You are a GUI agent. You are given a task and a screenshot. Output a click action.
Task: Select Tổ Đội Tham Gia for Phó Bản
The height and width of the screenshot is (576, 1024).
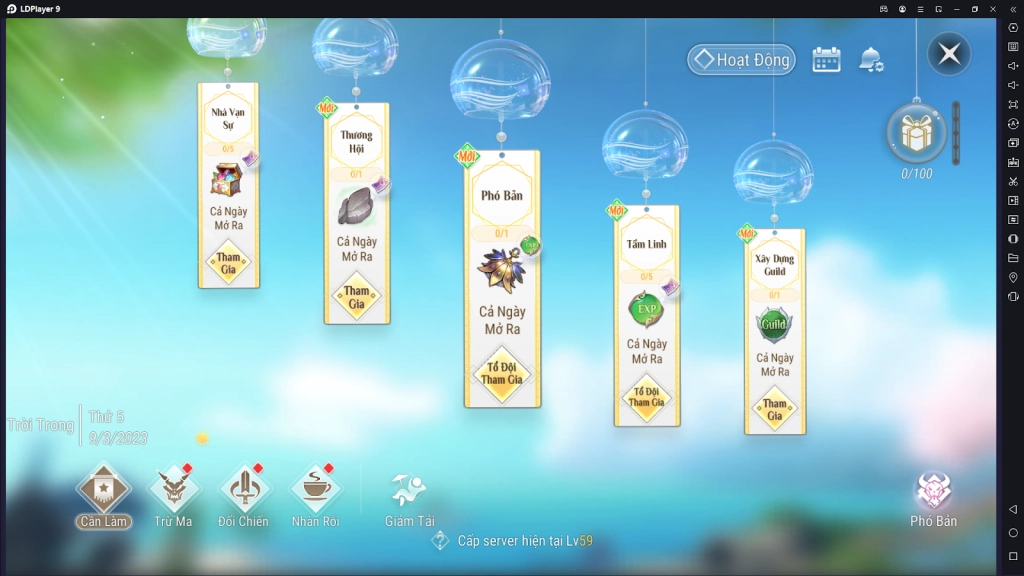tap(501, 373)
